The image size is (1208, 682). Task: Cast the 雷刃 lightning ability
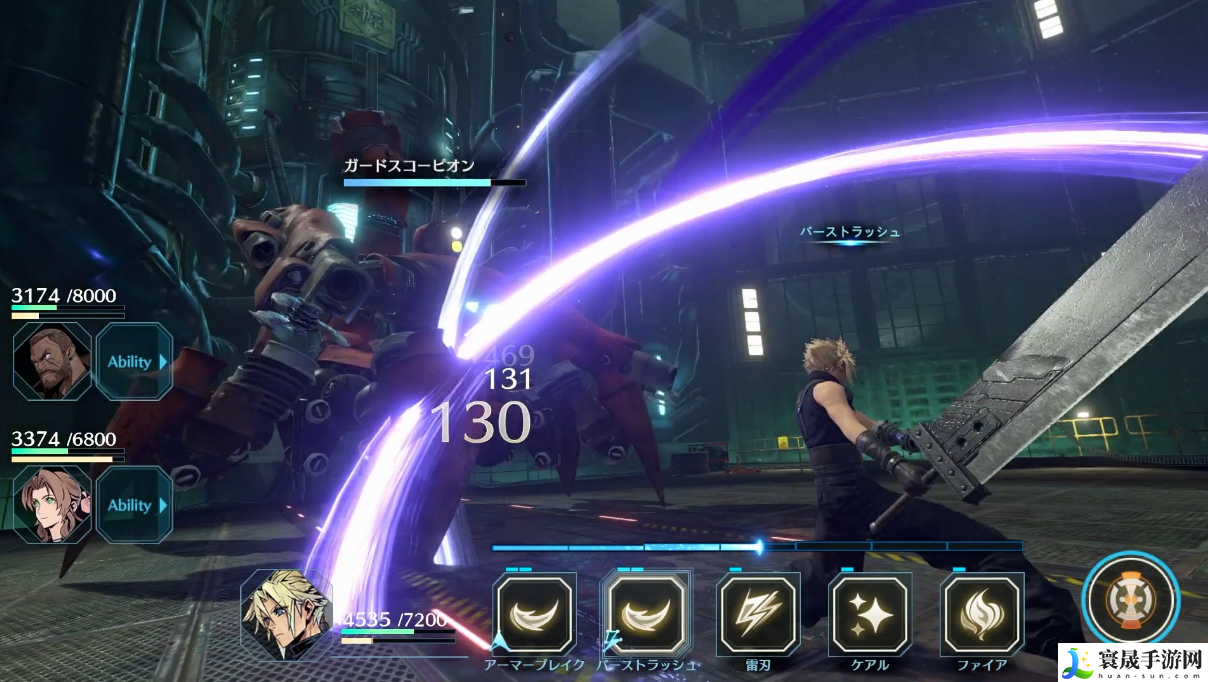coord(758,615)
